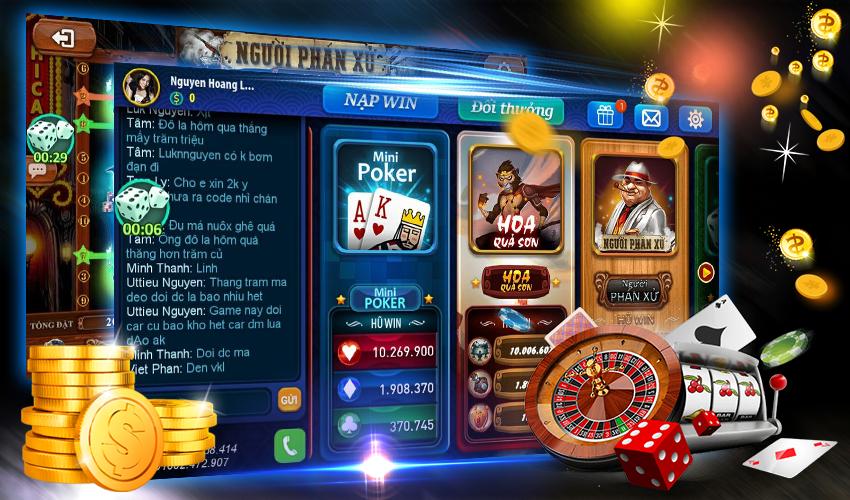
Task: Open the mail envelope icon
Action: pos(651,118)
